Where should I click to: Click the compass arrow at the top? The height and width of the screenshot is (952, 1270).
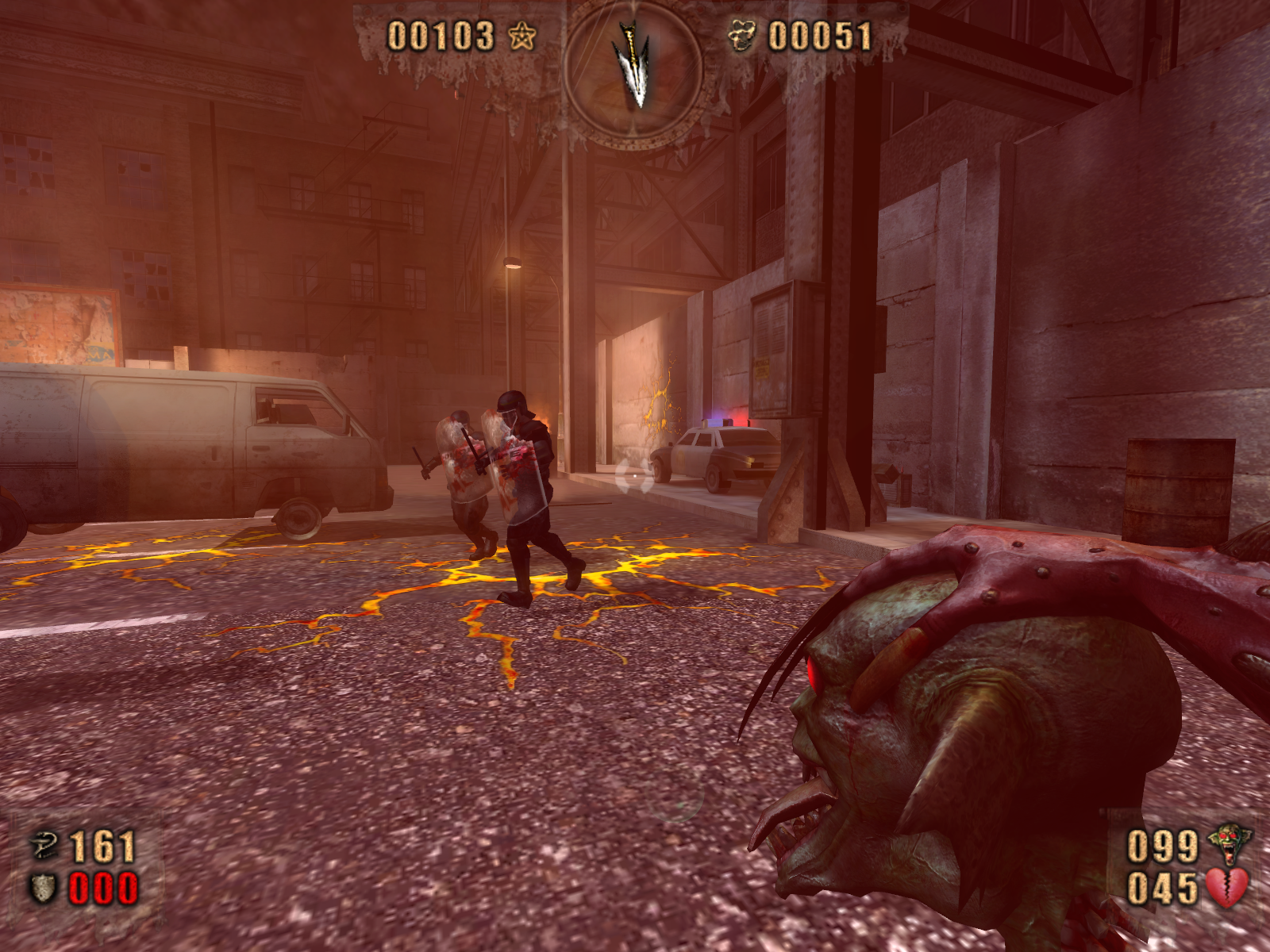(633, 65)
